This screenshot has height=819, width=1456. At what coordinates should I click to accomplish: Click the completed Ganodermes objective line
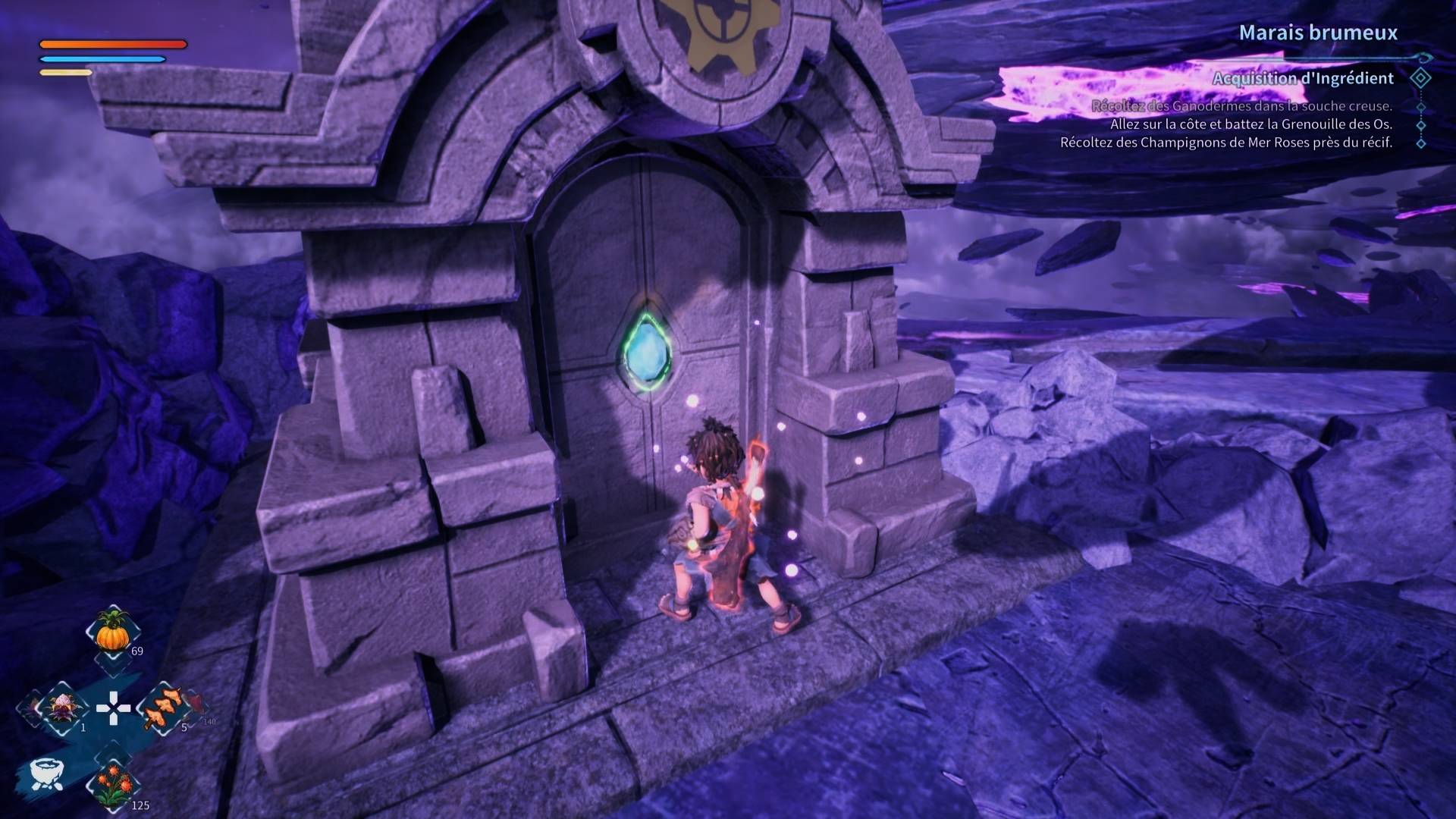coord(1241,106)
